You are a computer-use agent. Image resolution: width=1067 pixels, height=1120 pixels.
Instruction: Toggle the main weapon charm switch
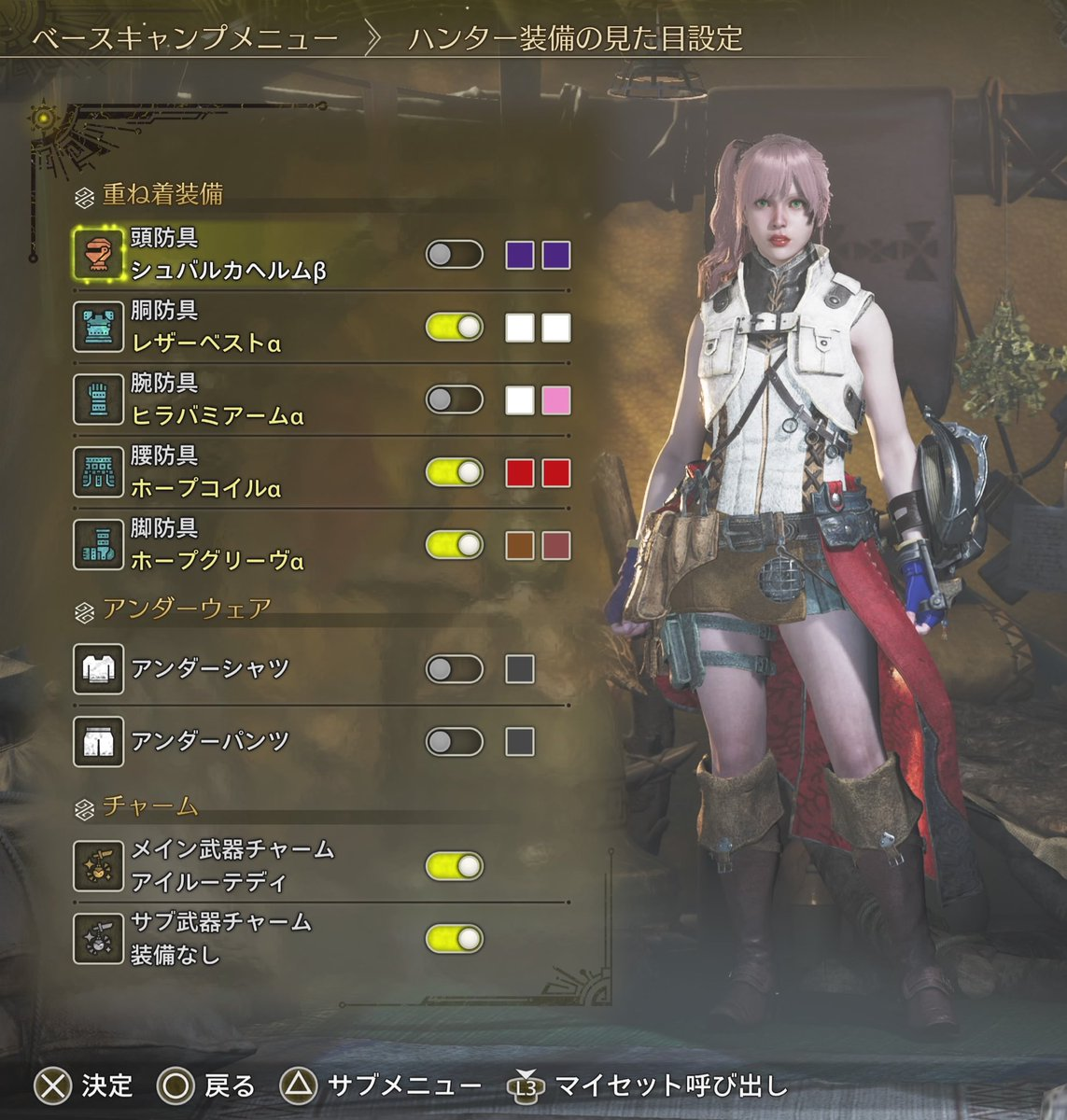455,865
